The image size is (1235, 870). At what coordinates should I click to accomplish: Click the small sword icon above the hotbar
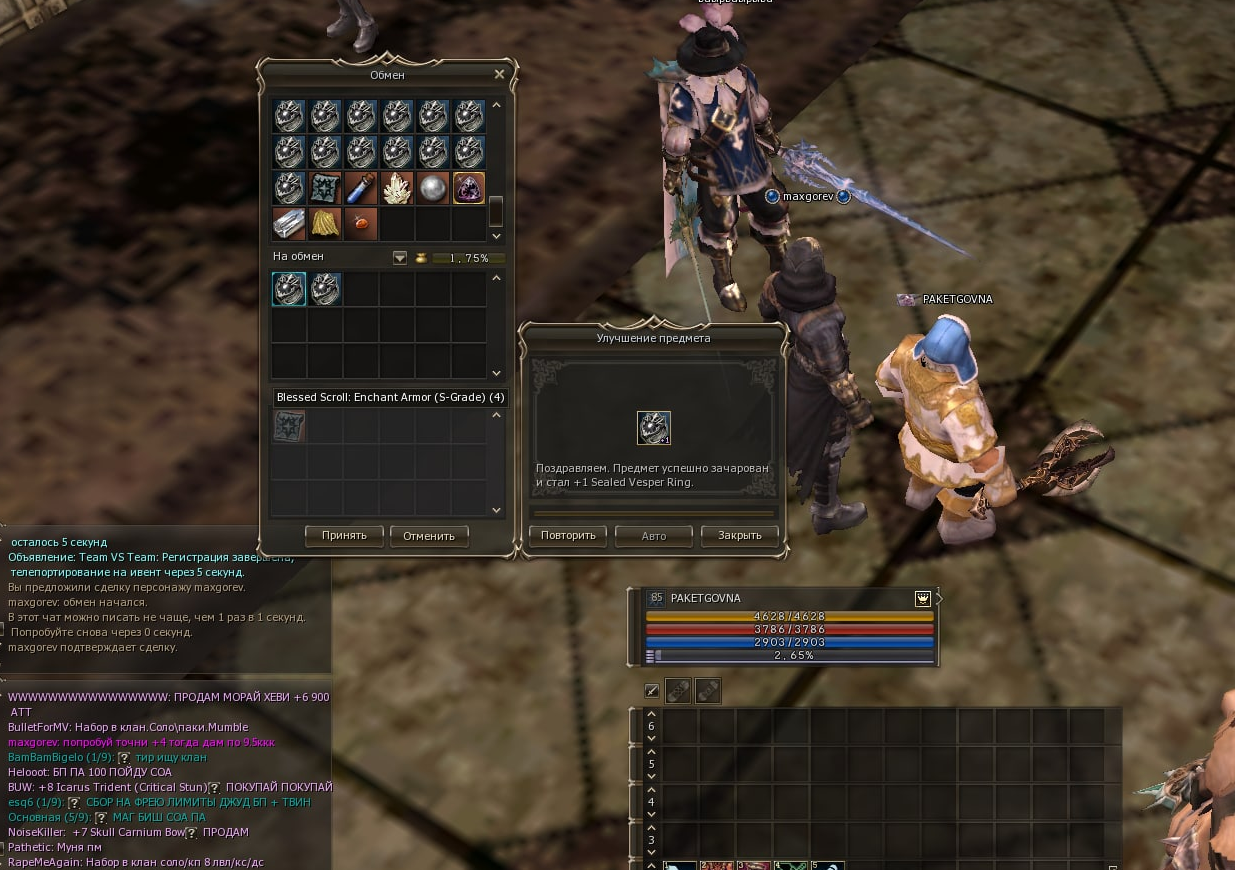pos(652,690)
